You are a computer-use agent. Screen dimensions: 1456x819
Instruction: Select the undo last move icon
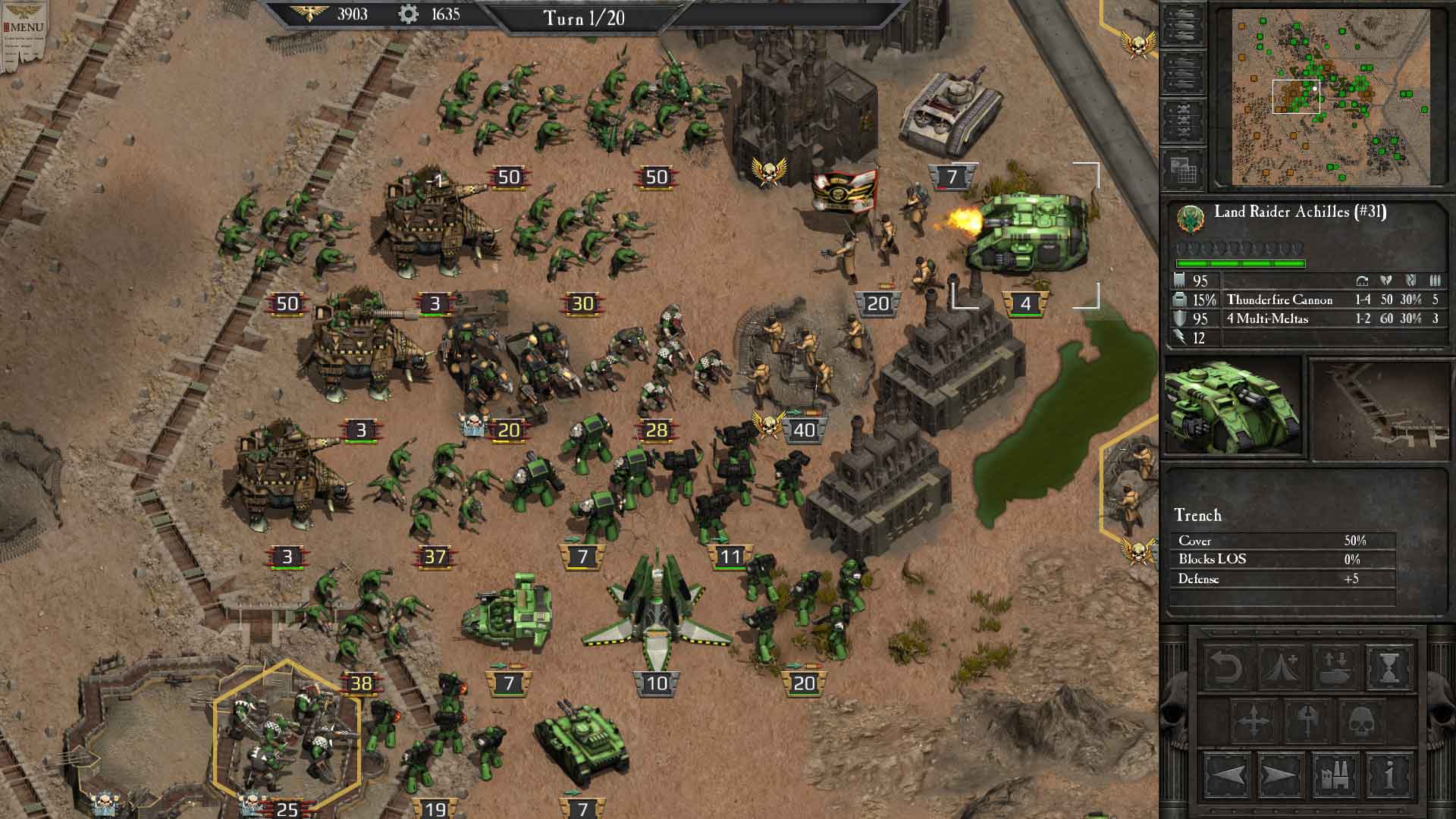1228,667
